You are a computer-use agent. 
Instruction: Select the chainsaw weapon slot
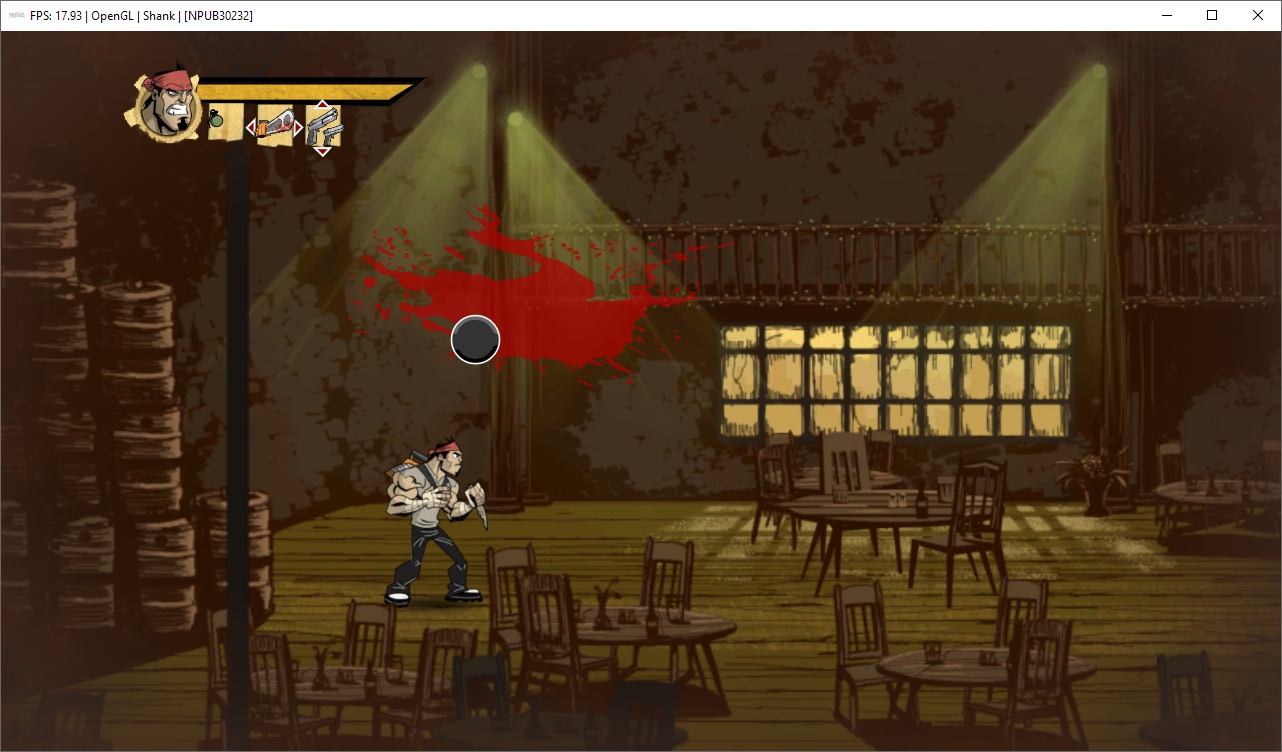275,127
